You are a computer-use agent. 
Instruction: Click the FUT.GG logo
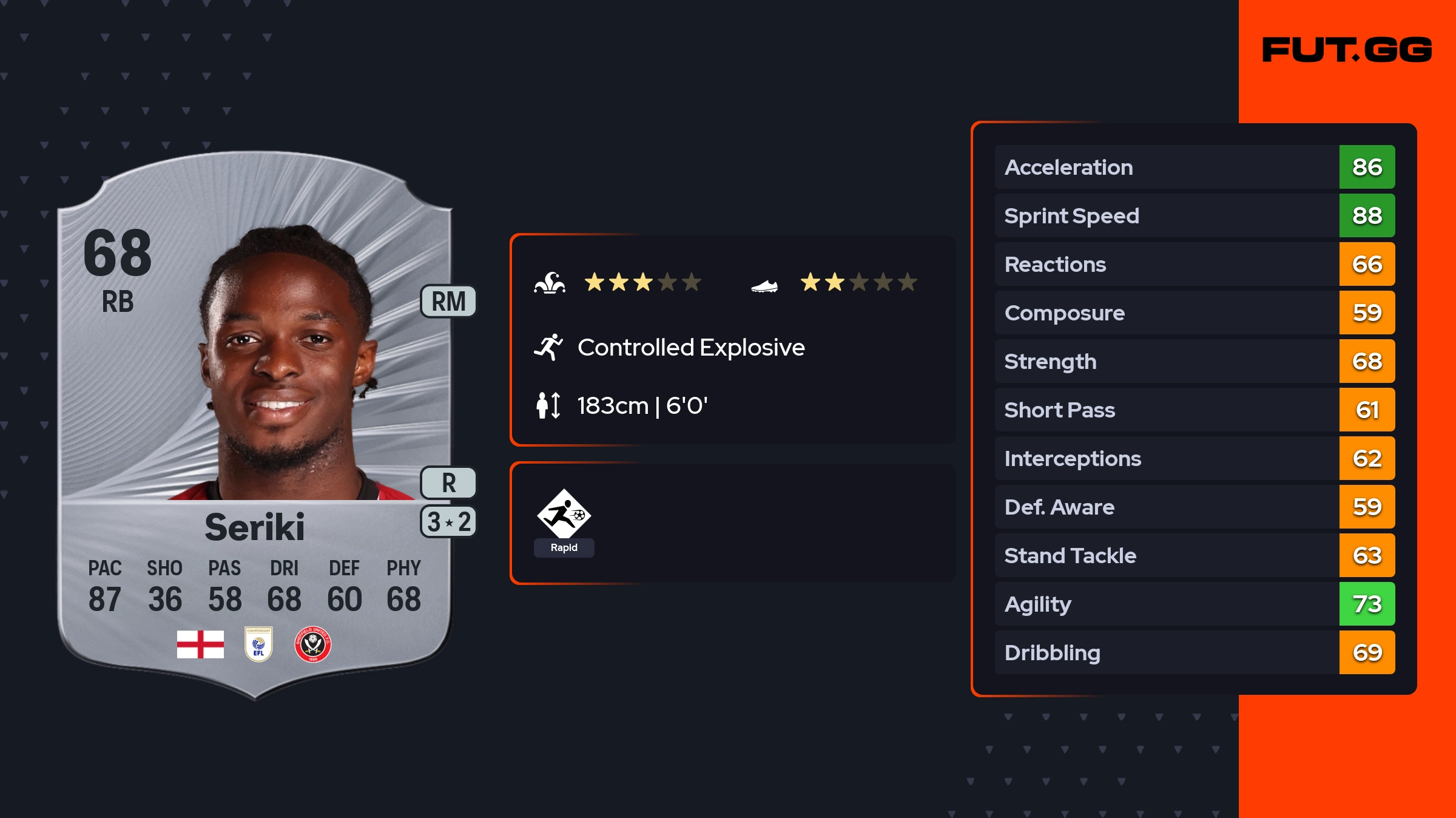[1347, 50]
